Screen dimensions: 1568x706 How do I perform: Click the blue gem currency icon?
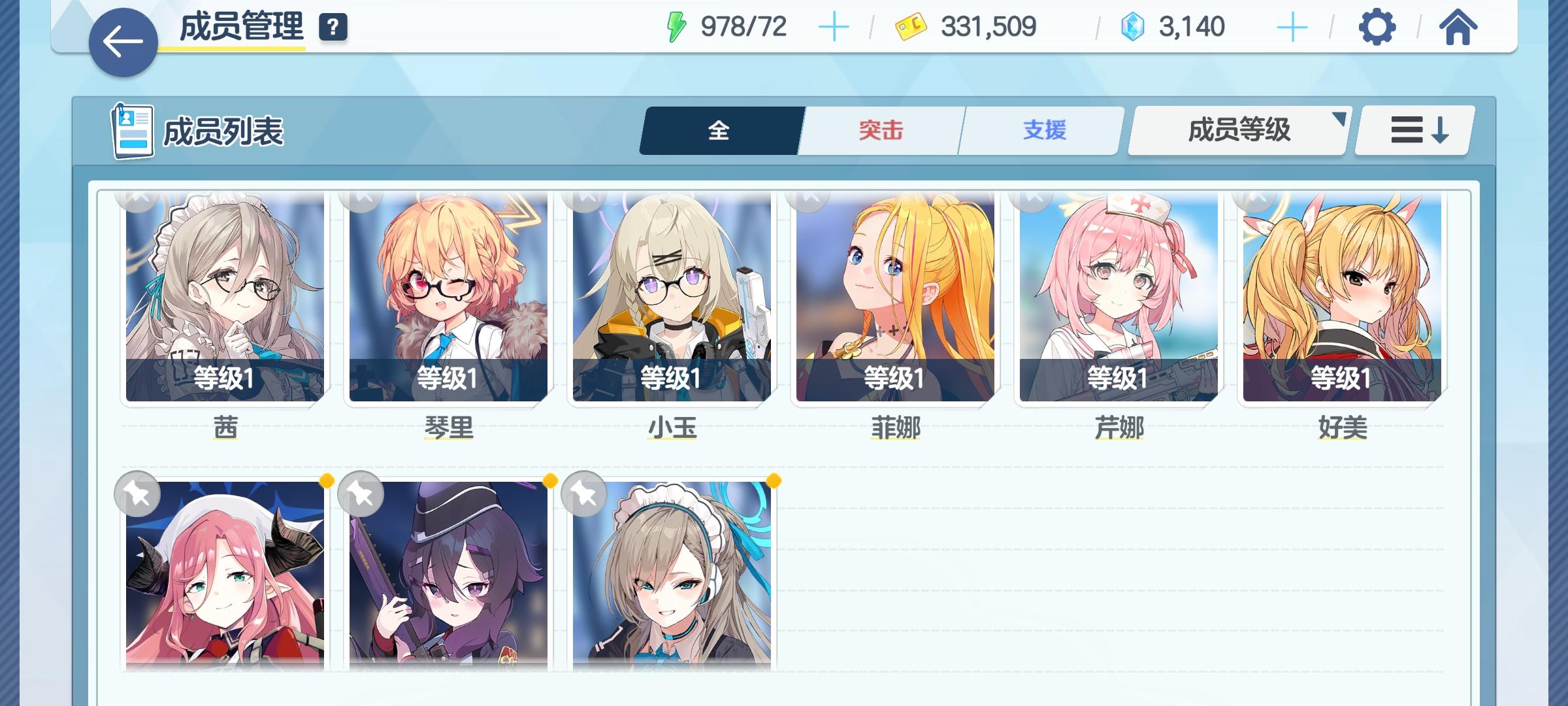pyautogui.click(x=1134, y=26)
